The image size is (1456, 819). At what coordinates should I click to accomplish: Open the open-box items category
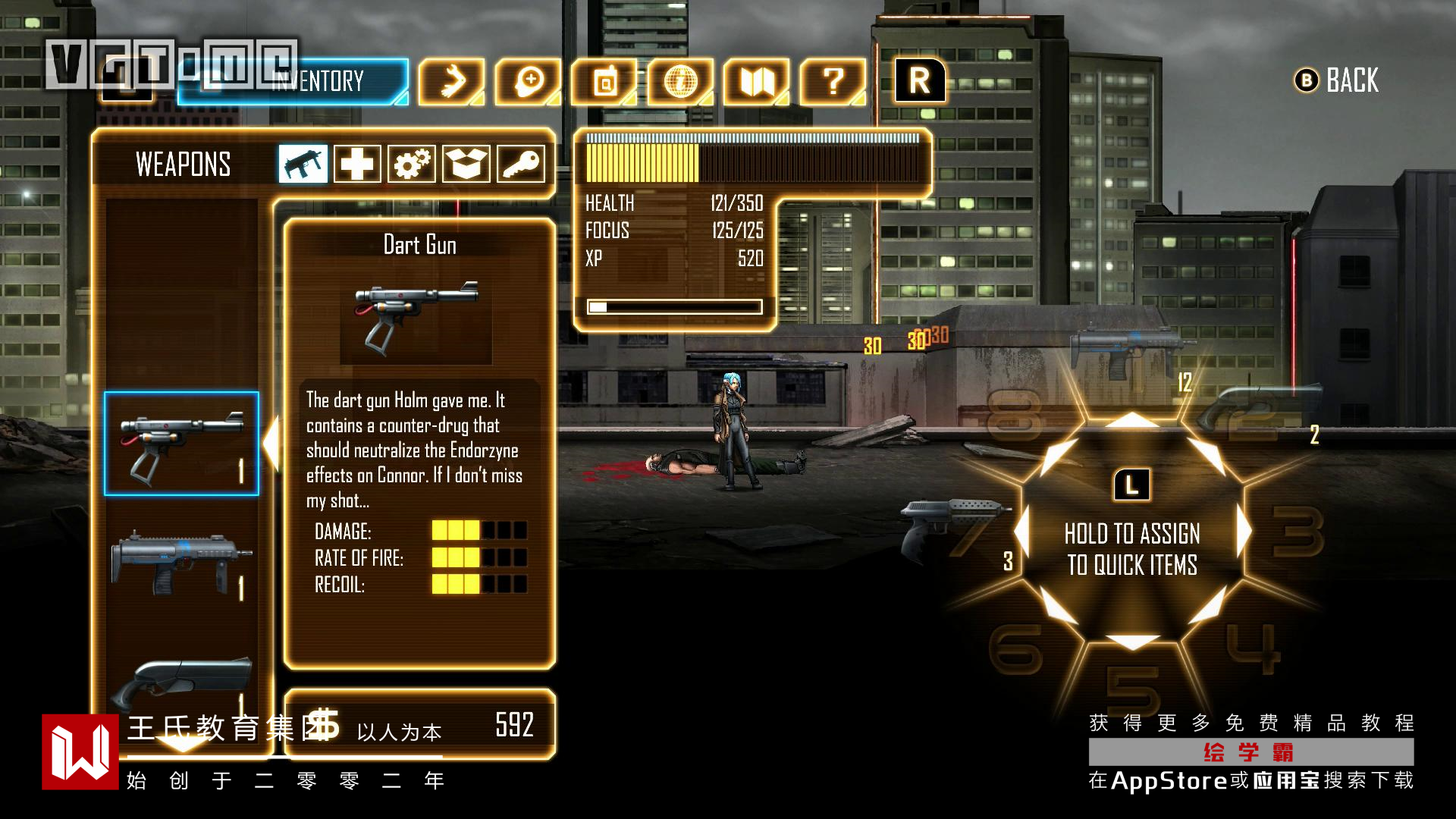[466, 164]
